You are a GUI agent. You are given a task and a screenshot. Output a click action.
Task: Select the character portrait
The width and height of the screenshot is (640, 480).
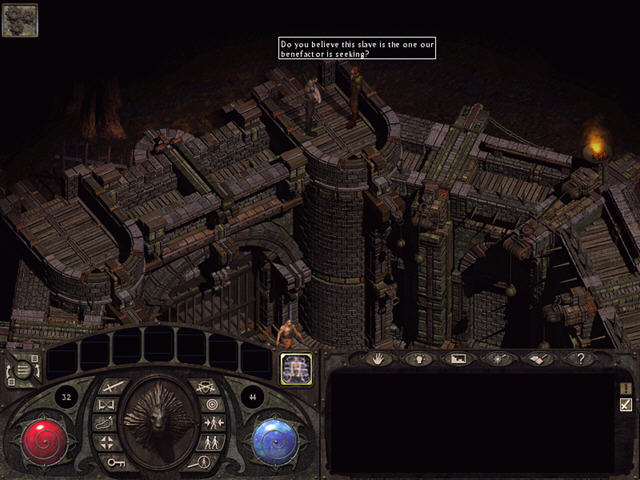coord(294,367)
